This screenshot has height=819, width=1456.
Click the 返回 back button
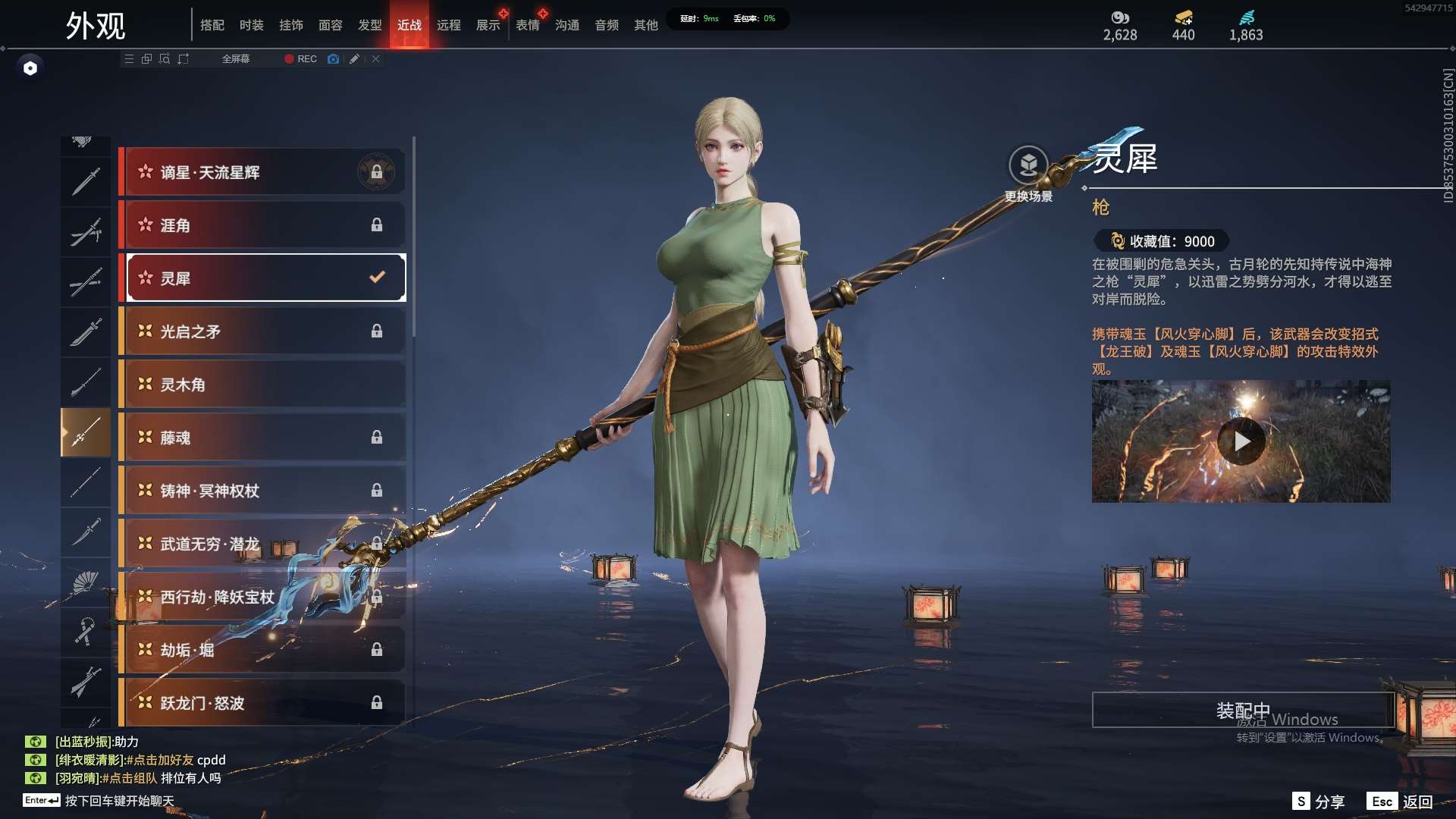1401,802
